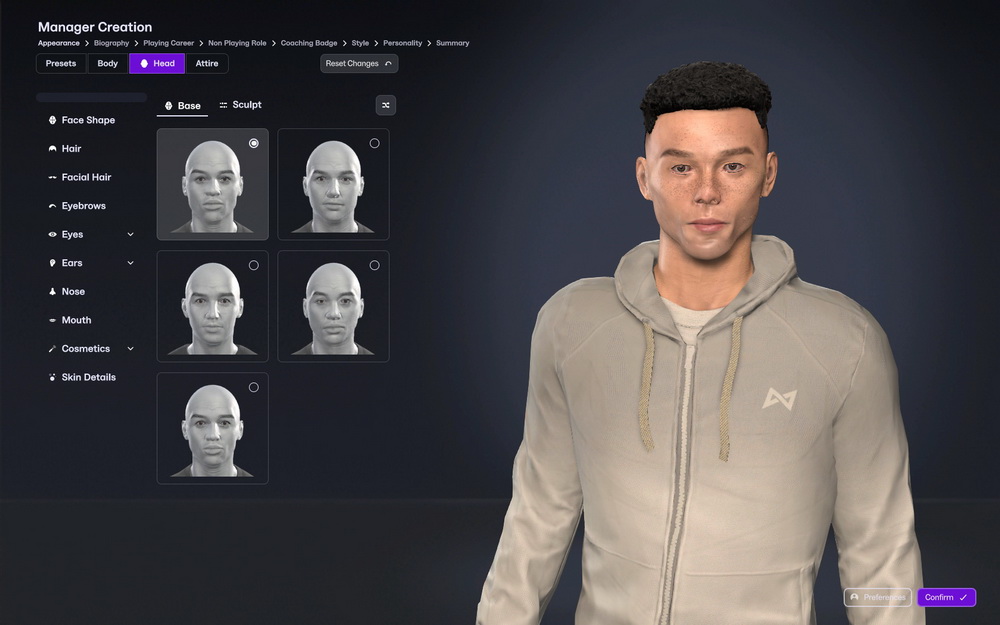
Task: Select the Mouth category
Action: 76,320
